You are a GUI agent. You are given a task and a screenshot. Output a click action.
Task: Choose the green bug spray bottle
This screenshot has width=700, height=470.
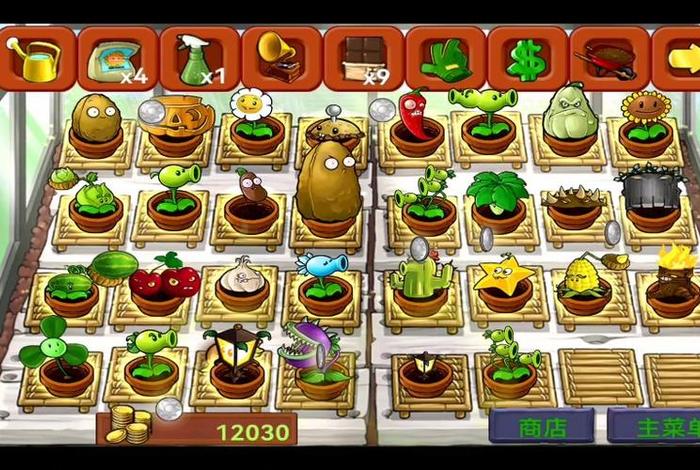point(200,58)
